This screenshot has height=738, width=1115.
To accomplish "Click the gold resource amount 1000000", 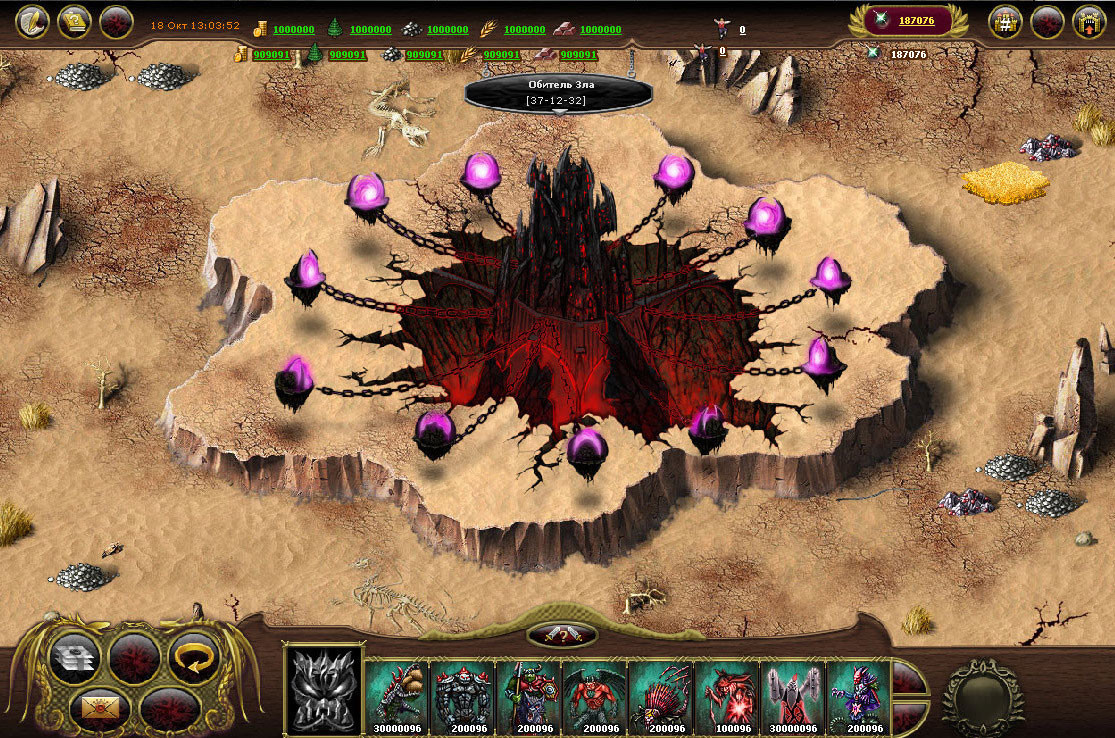I will point(292,30).
